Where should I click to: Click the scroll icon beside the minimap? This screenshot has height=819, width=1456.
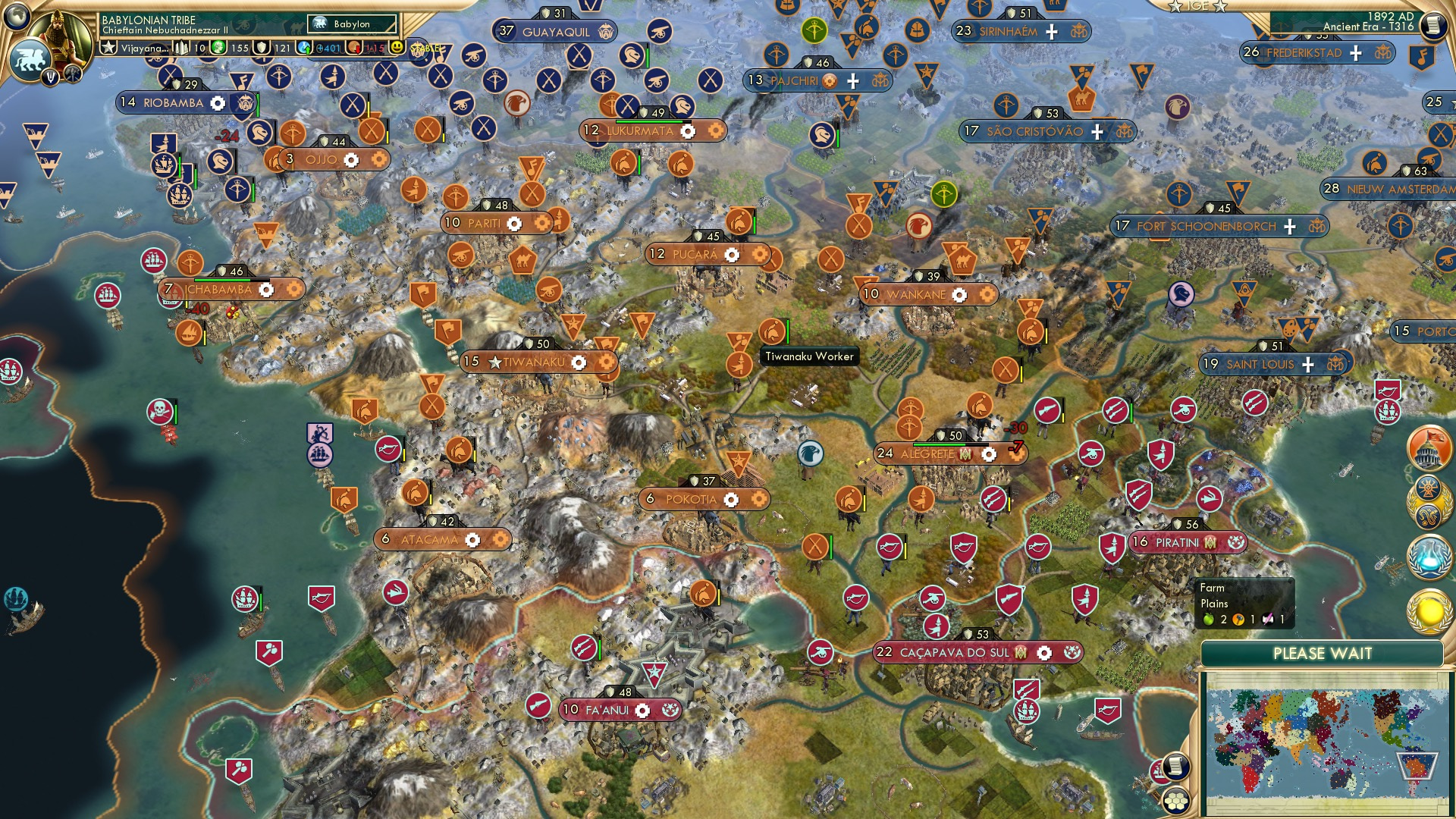[1175, 767]
